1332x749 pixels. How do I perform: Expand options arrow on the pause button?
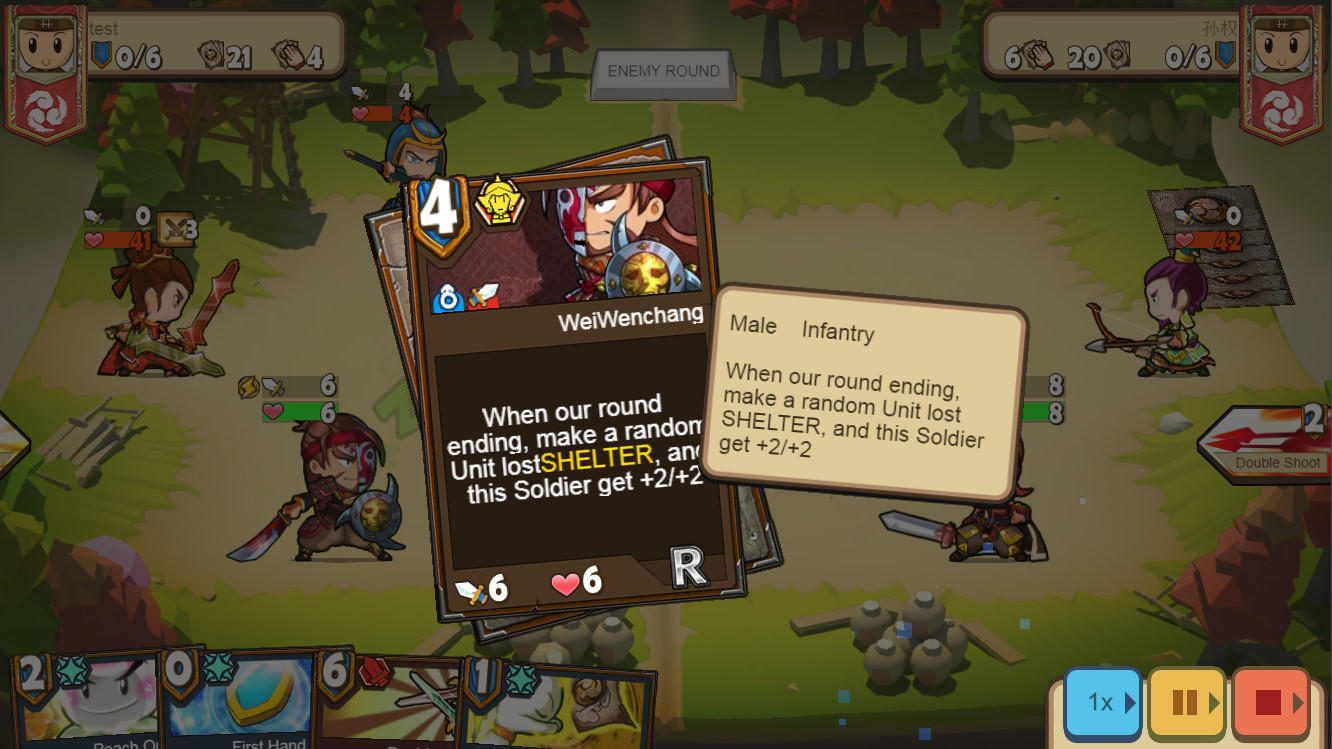pos(1212,704)
